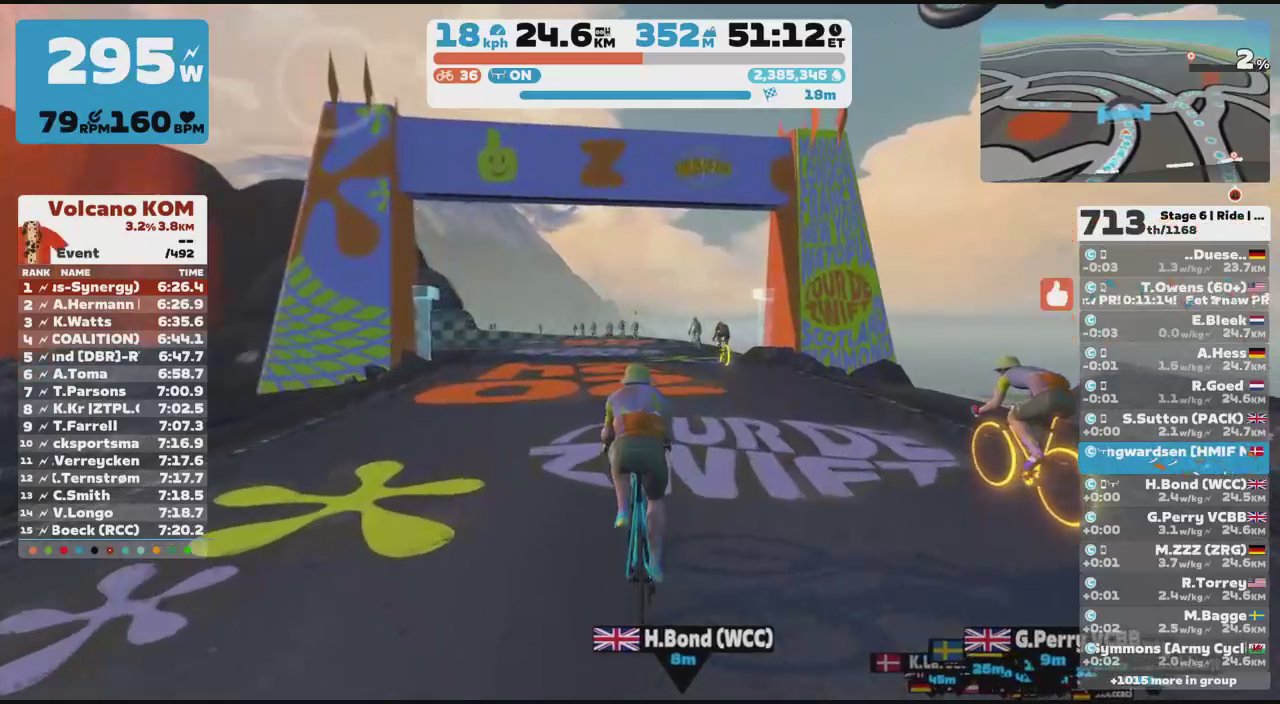
Task: Choose V.Longo leaderboard entry
Action: click(x=112, y=513)
